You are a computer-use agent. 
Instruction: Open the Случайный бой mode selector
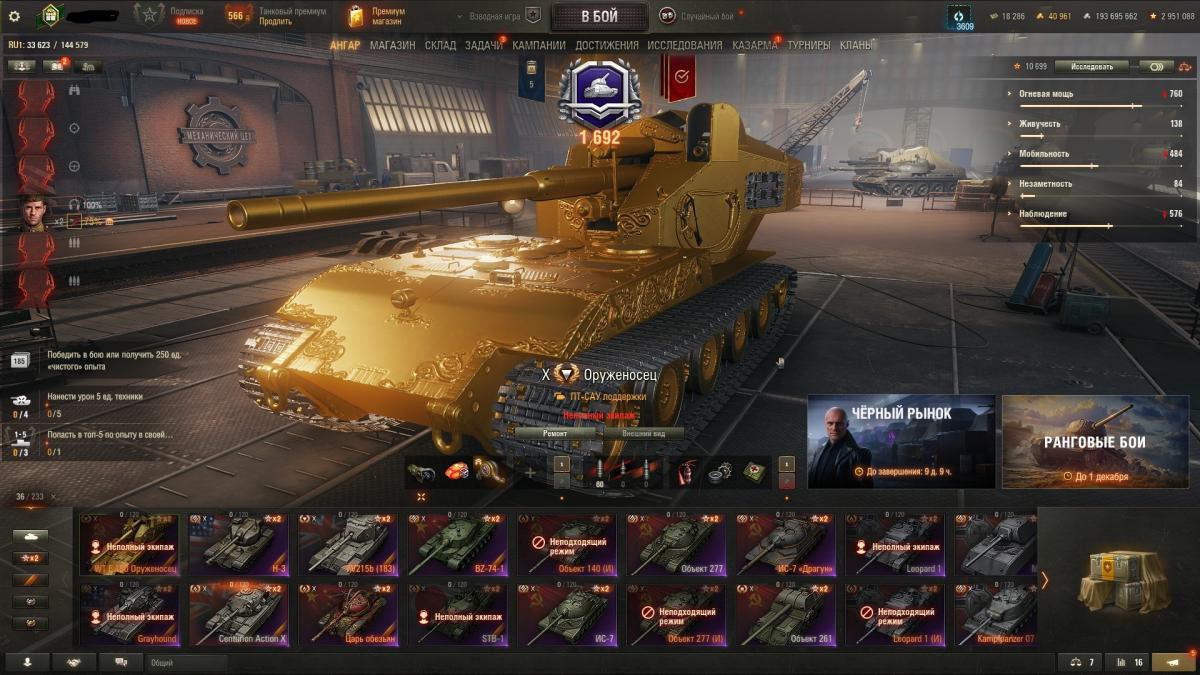tap(696, 16)
